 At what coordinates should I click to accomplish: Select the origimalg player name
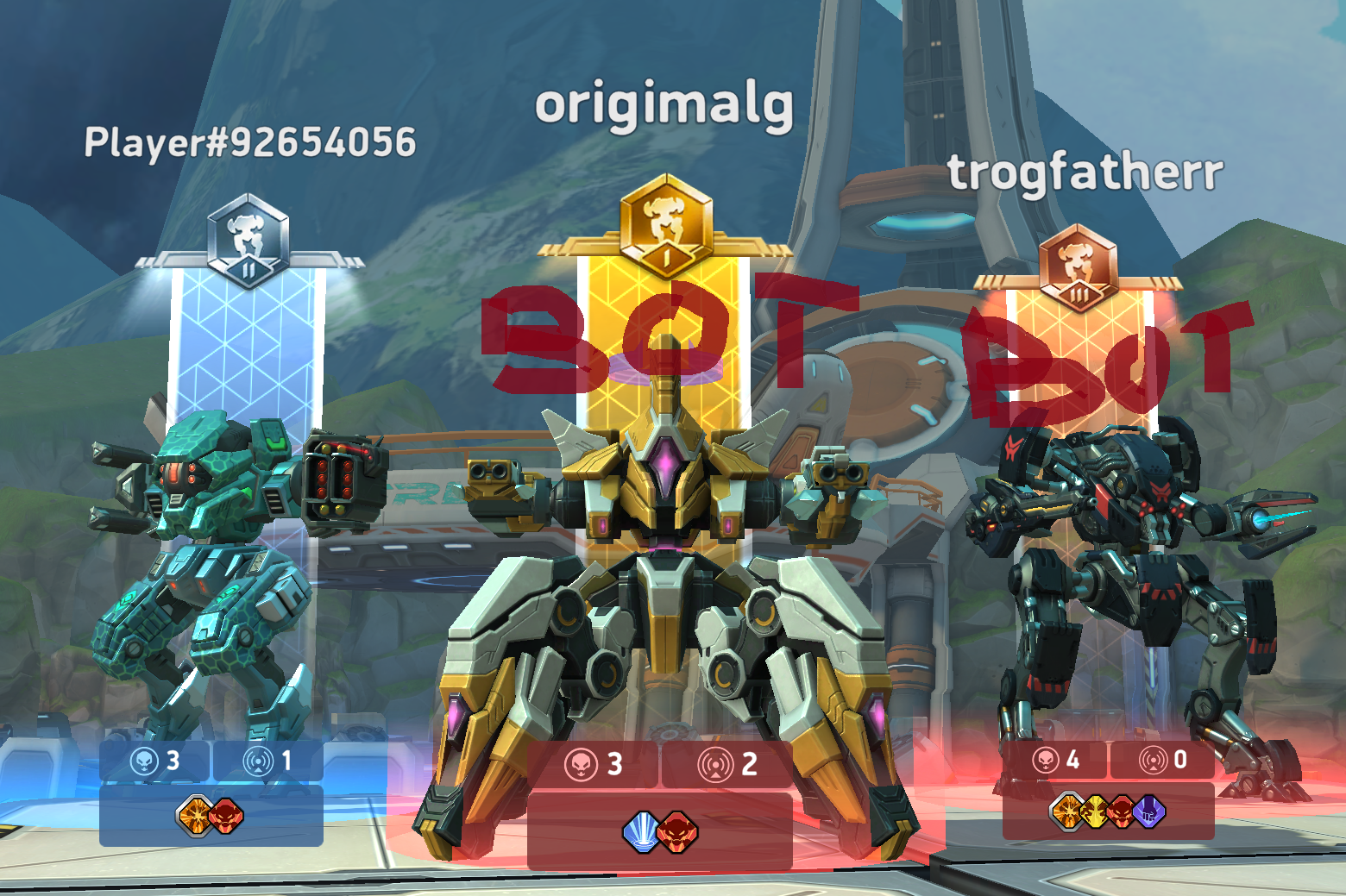click(x=664, y=105)
